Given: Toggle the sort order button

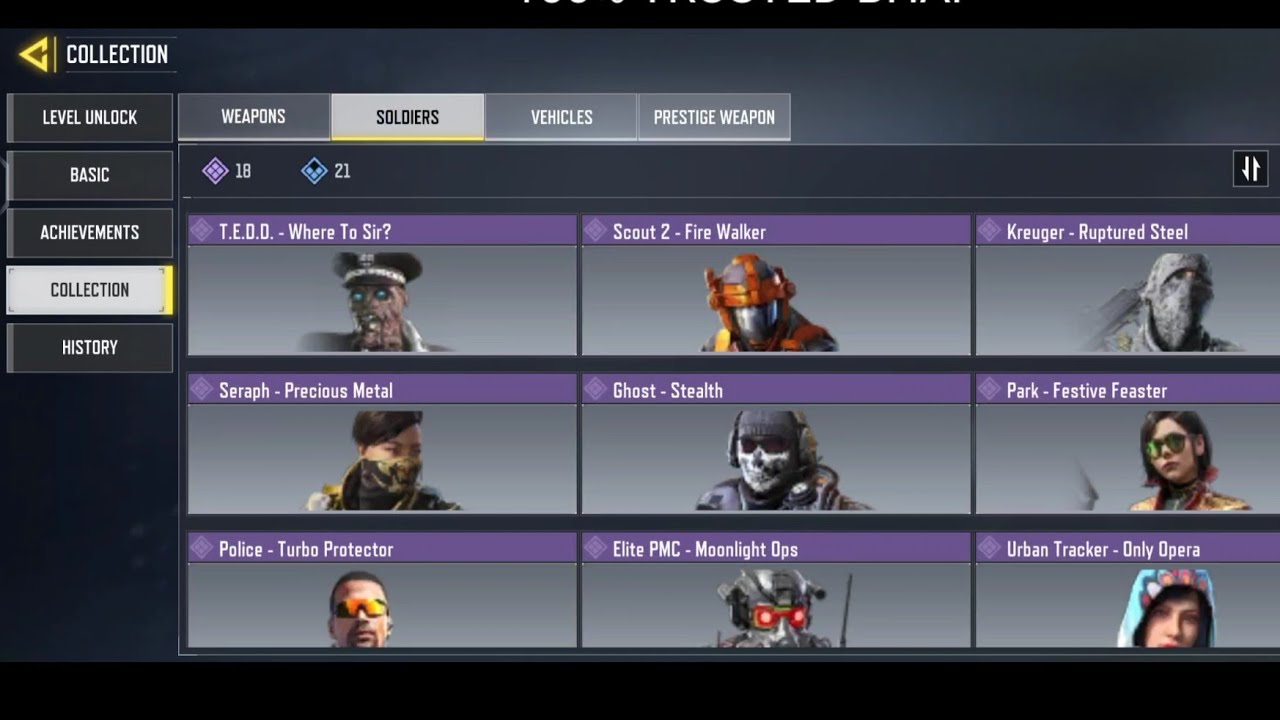Looking at the screenshot, I should coord(1250,169).
